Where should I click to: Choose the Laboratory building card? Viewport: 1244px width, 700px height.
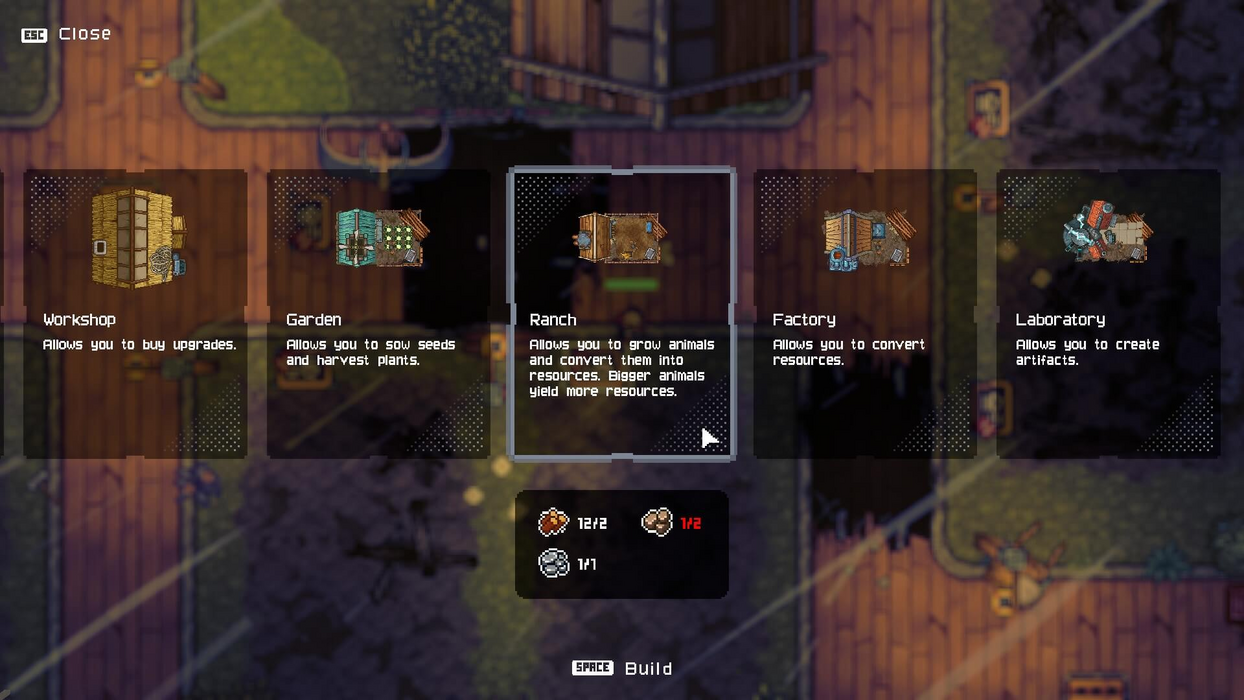[x=1108, y=313]
